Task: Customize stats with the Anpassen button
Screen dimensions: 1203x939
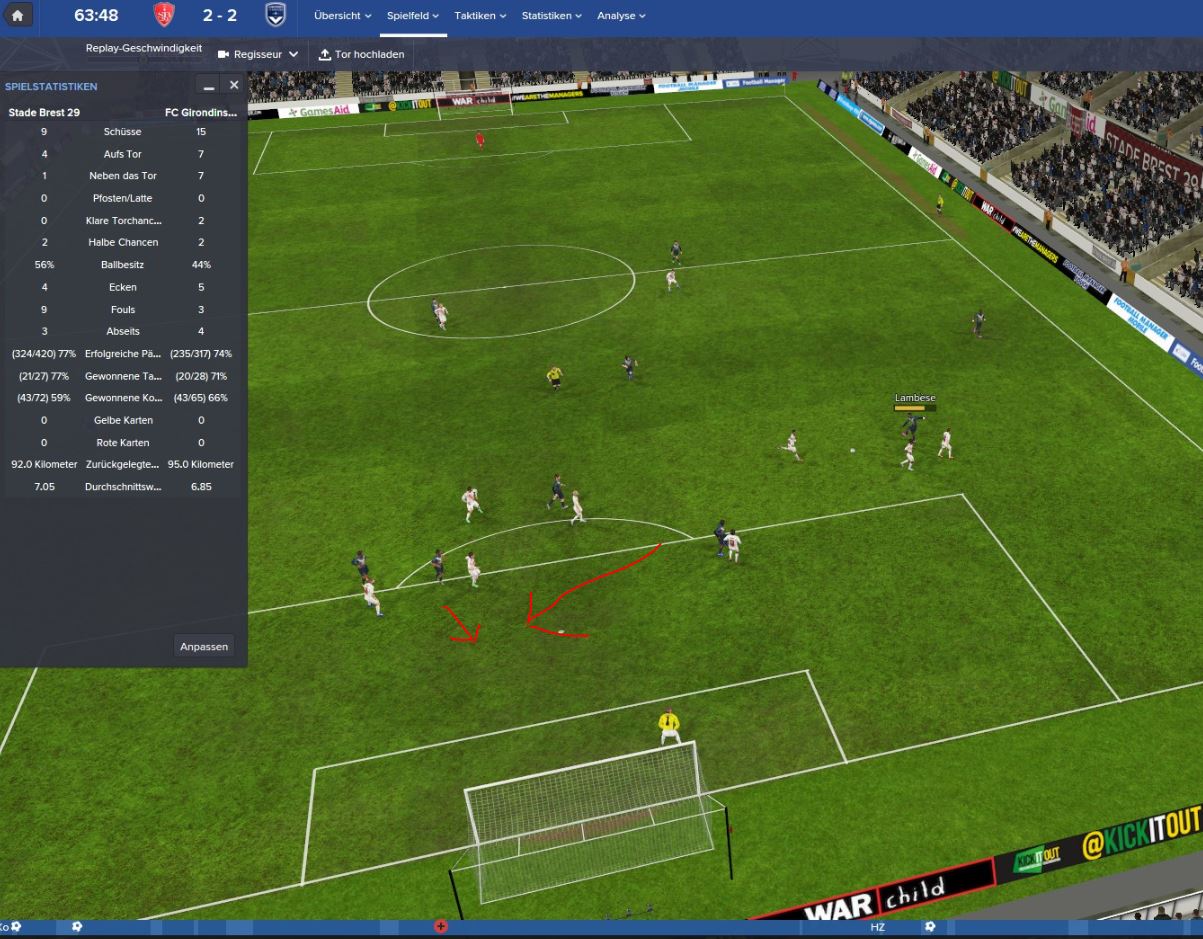Action: click(204, 646)
